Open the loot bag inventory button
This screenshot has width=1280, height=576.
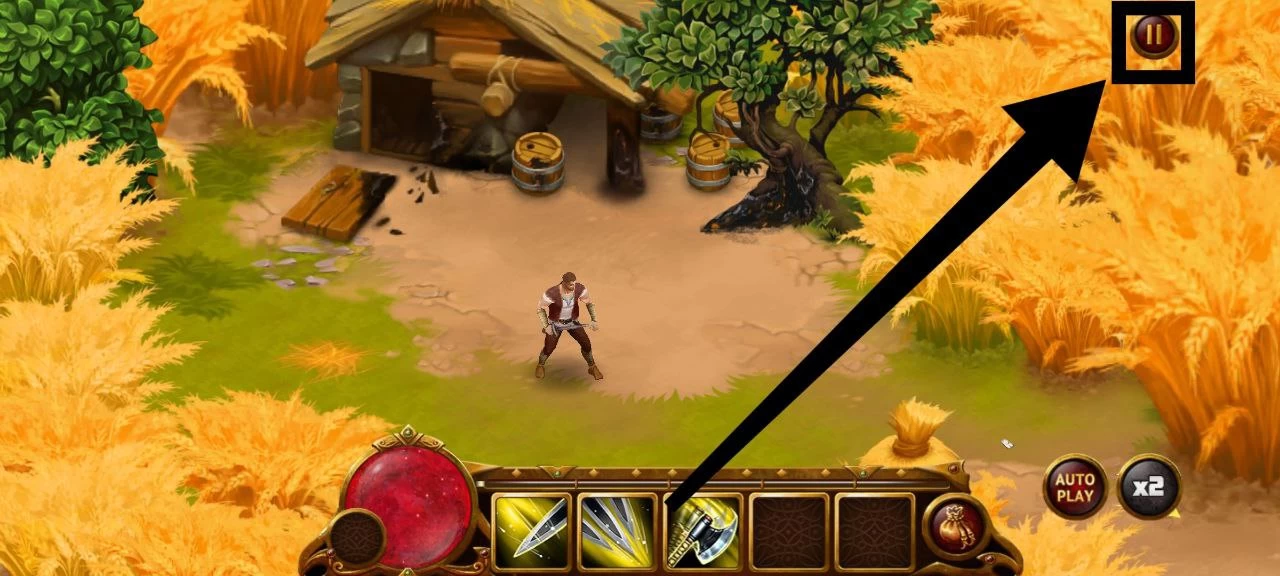point(956,526)
